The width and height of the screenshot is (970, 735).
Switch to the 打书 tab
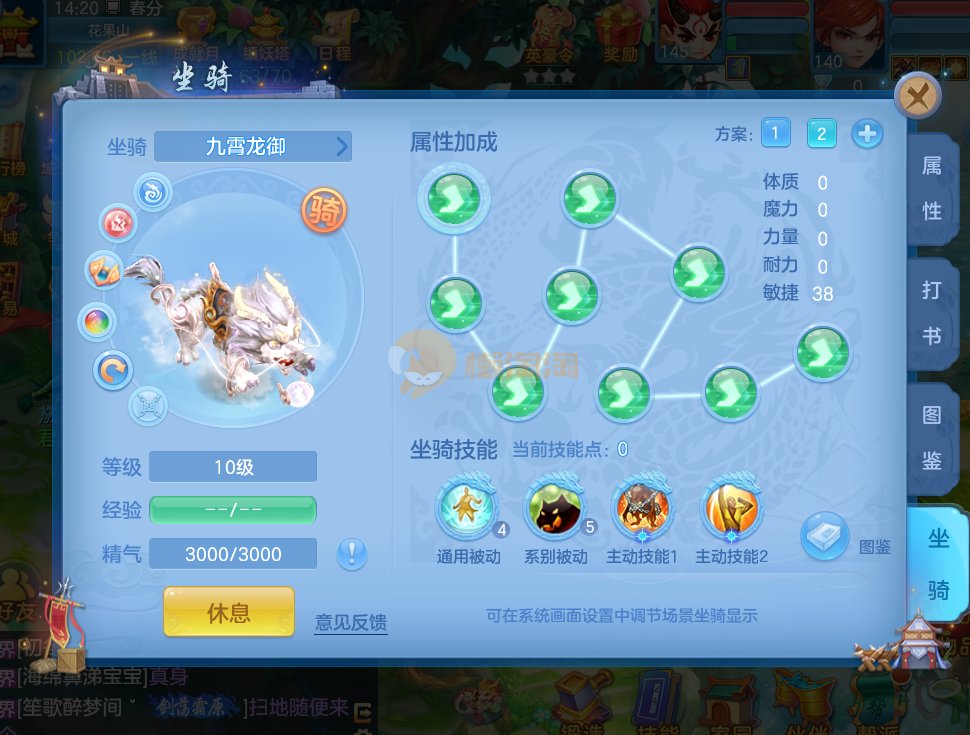click(x=931, y=313)
